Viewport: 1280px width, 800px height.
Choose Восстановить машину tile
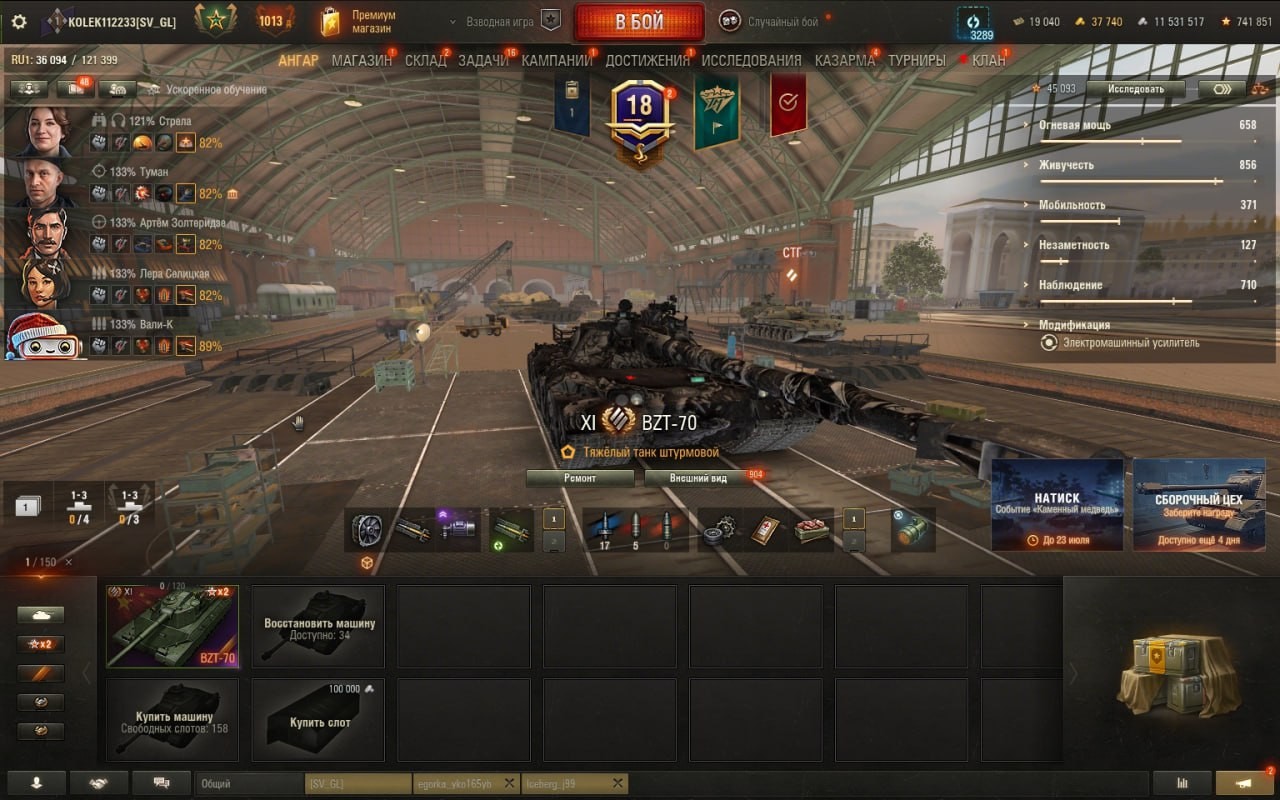(x=318, y=626)
